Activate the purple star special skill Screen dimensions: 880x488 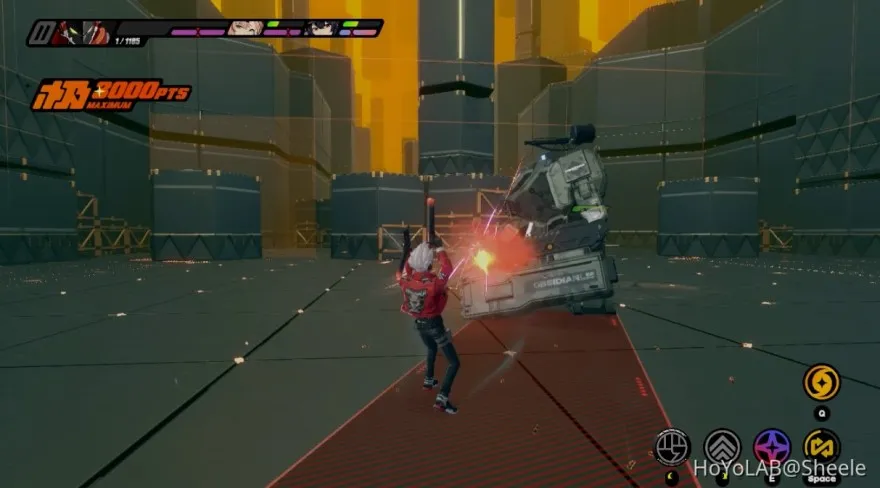coord(772,446)
